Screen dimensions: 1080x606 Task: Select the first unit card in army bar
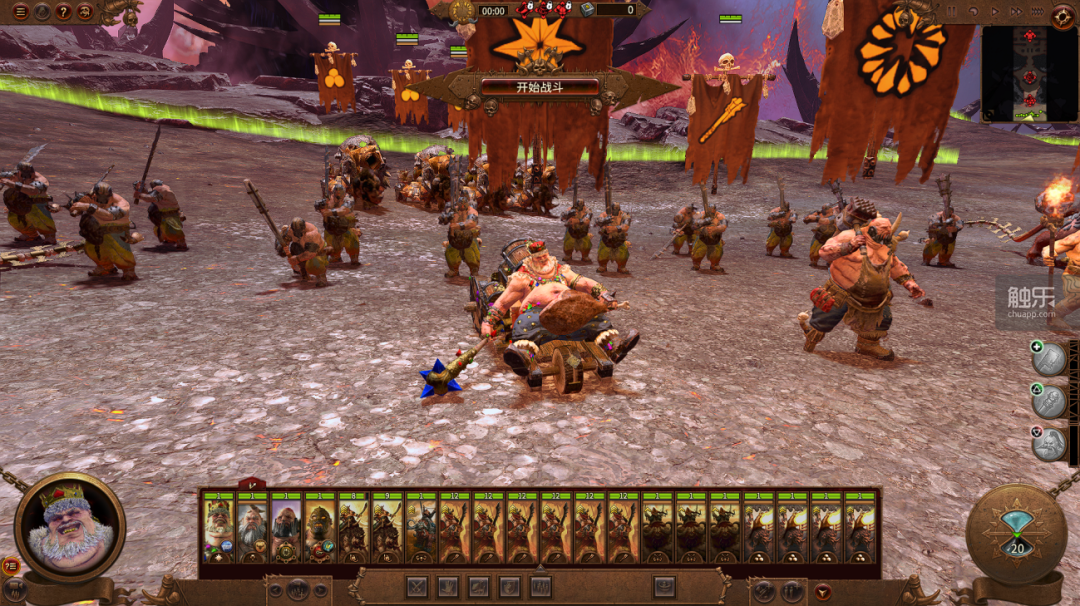218,529
